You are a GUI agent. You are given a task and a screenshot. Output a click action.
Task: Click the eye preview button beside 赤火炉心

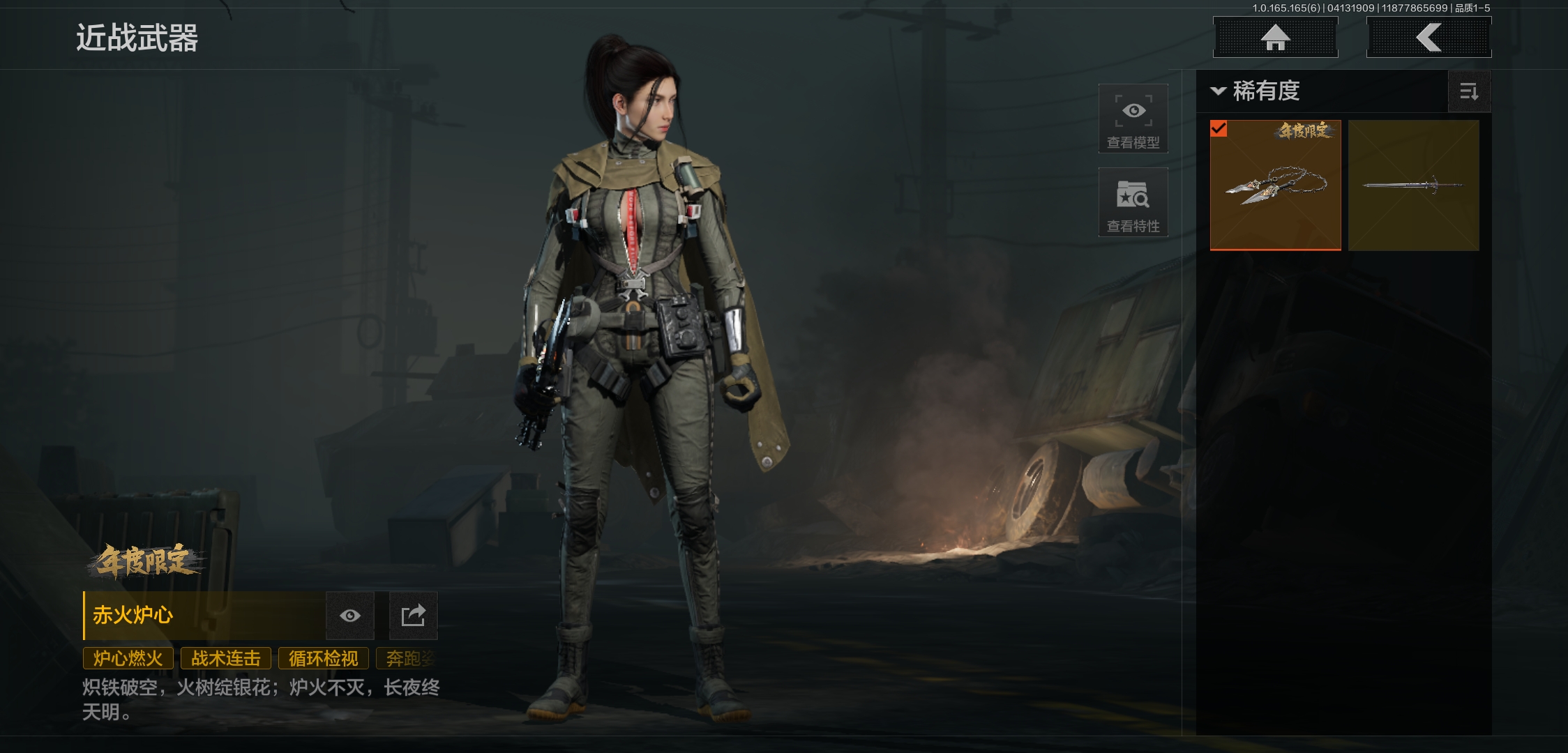point(350,616)
